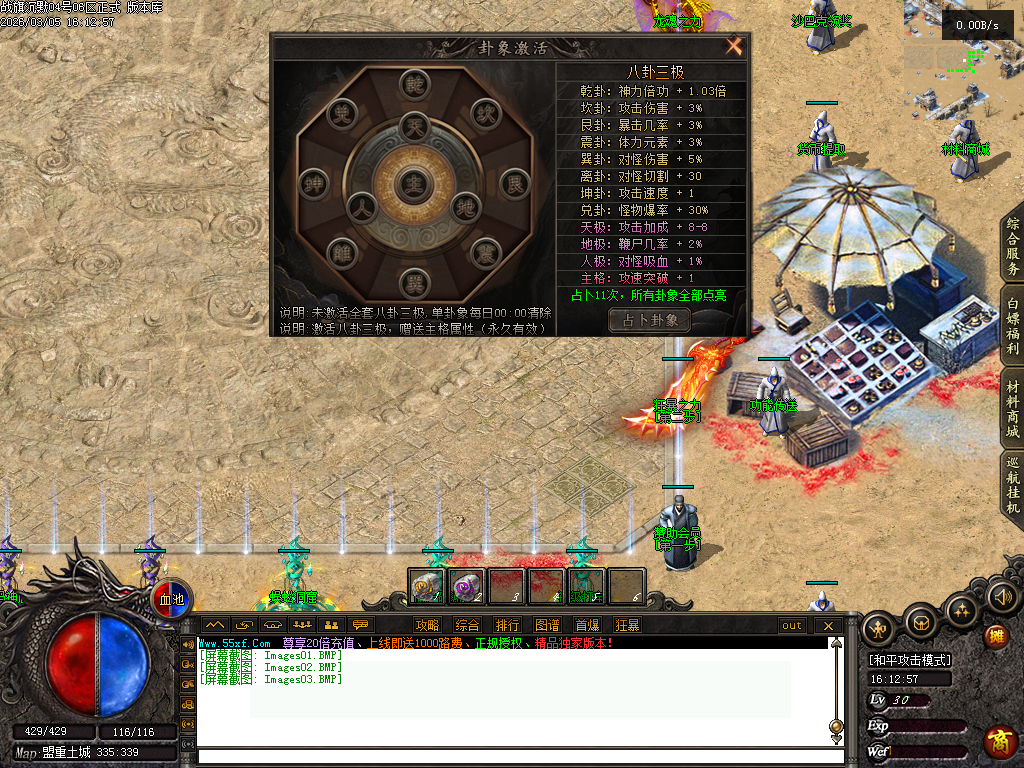Open the 综合服务 side menu
The width and height of the screenshot is (1024, 768).
1012,246
